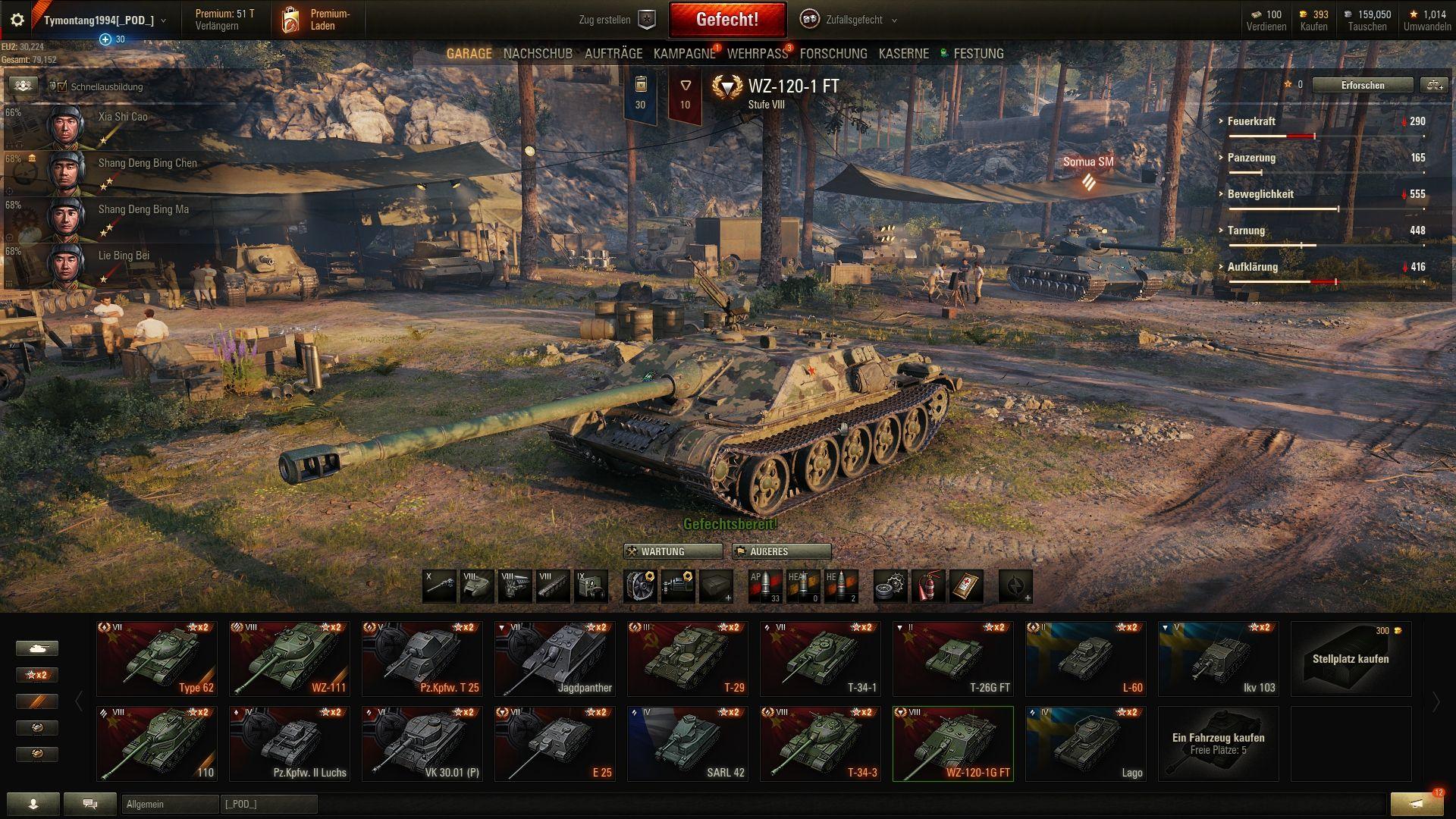Open the Festung tab
Image resolution: width=1456 pixels, height=819 pixels.
(x=977, y=54)
